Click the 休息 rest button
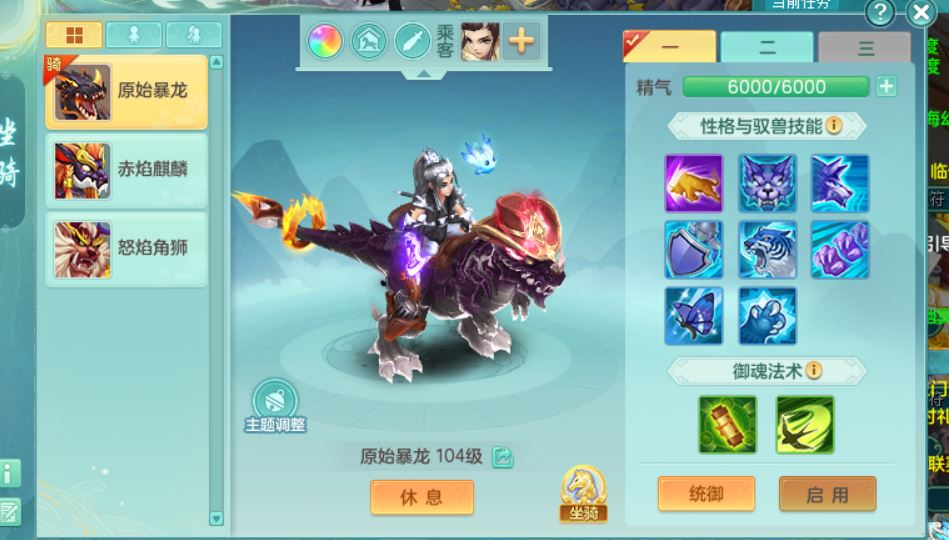The height and width of the screenshot is (540, 949). click(x=421, y=497)
